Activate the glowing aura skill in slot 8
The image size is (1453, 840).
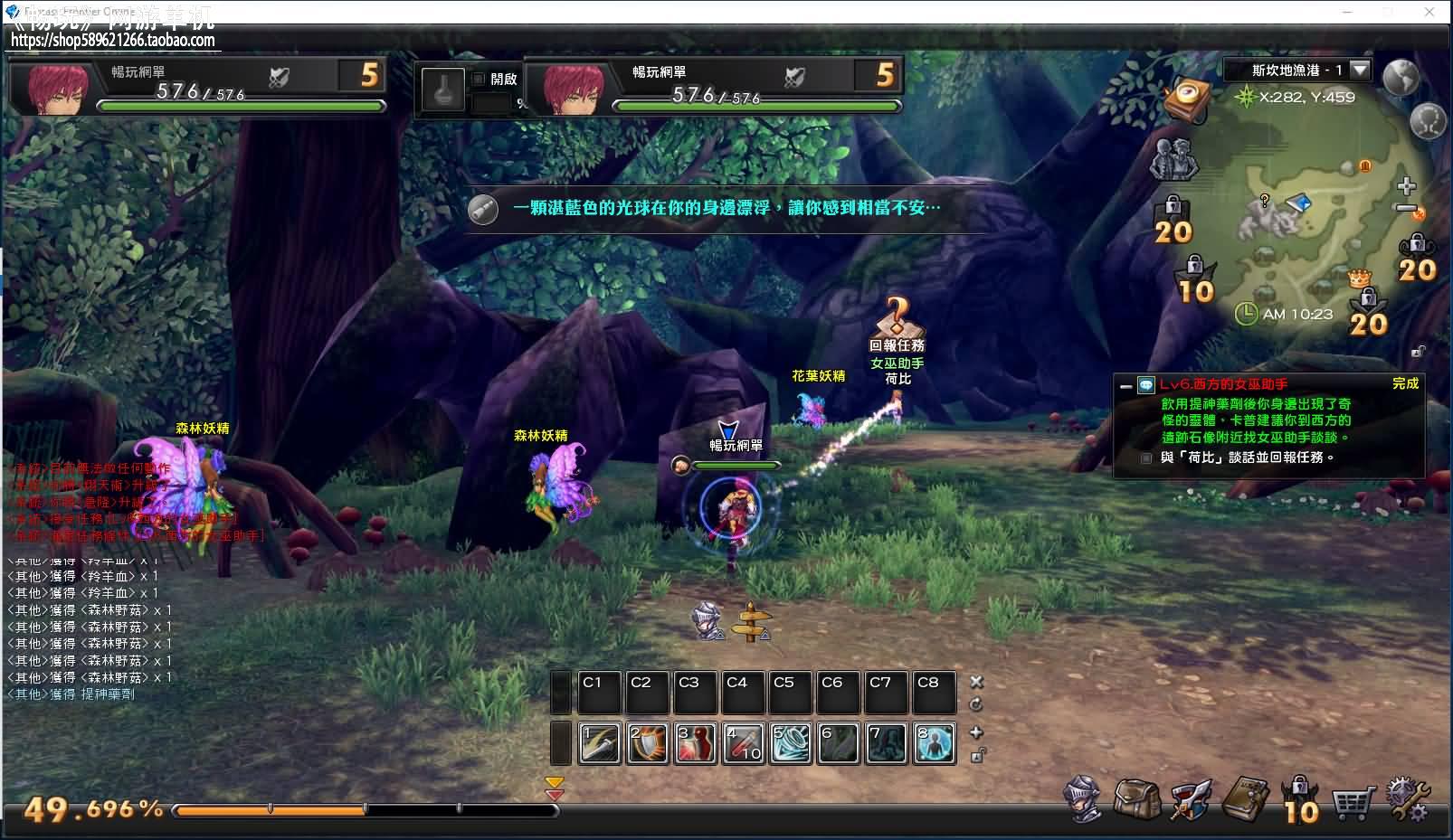coord(935,743)
